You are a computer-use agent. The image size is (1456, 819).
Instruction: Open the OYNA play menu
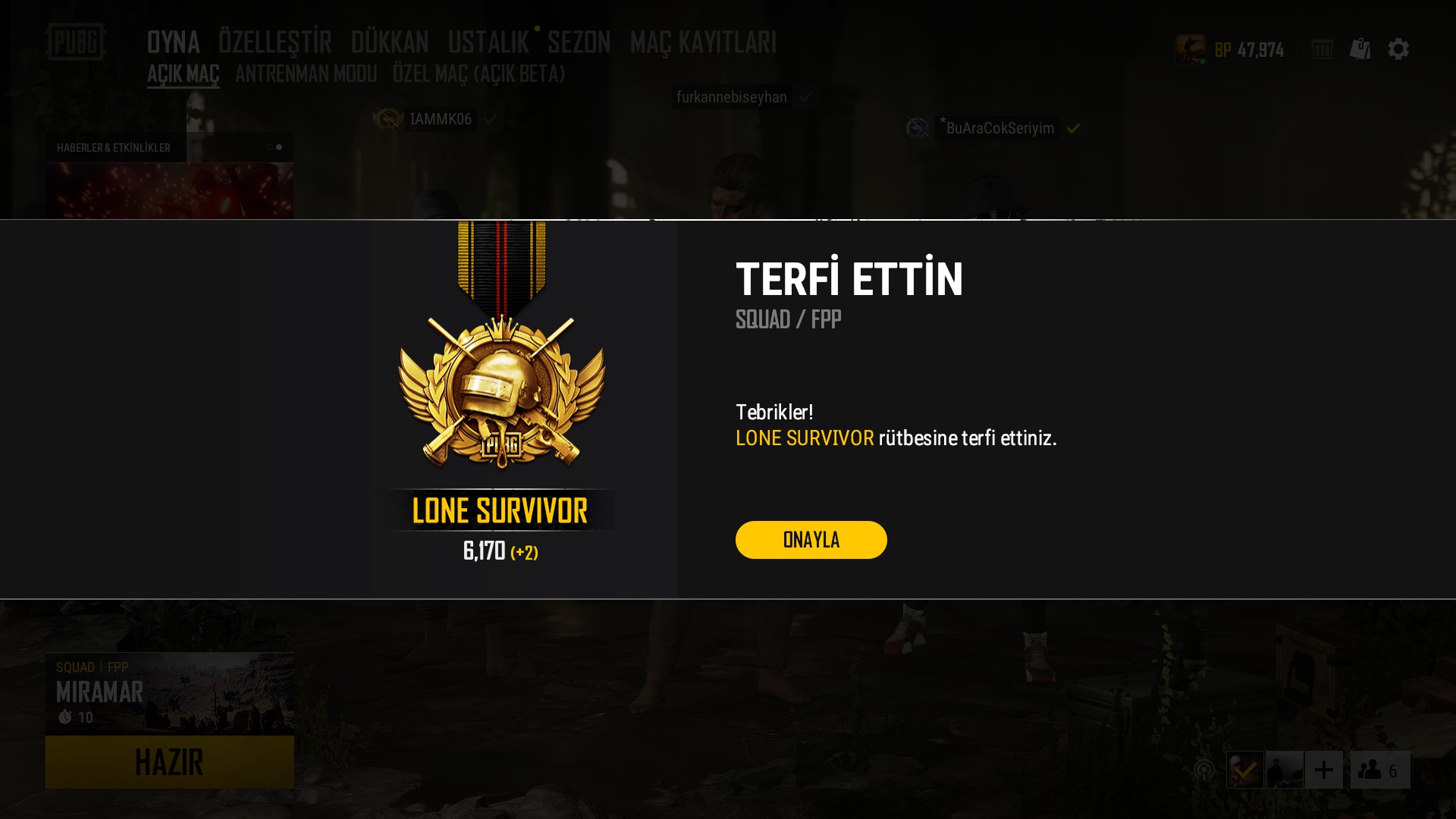[x=173, y=42]
